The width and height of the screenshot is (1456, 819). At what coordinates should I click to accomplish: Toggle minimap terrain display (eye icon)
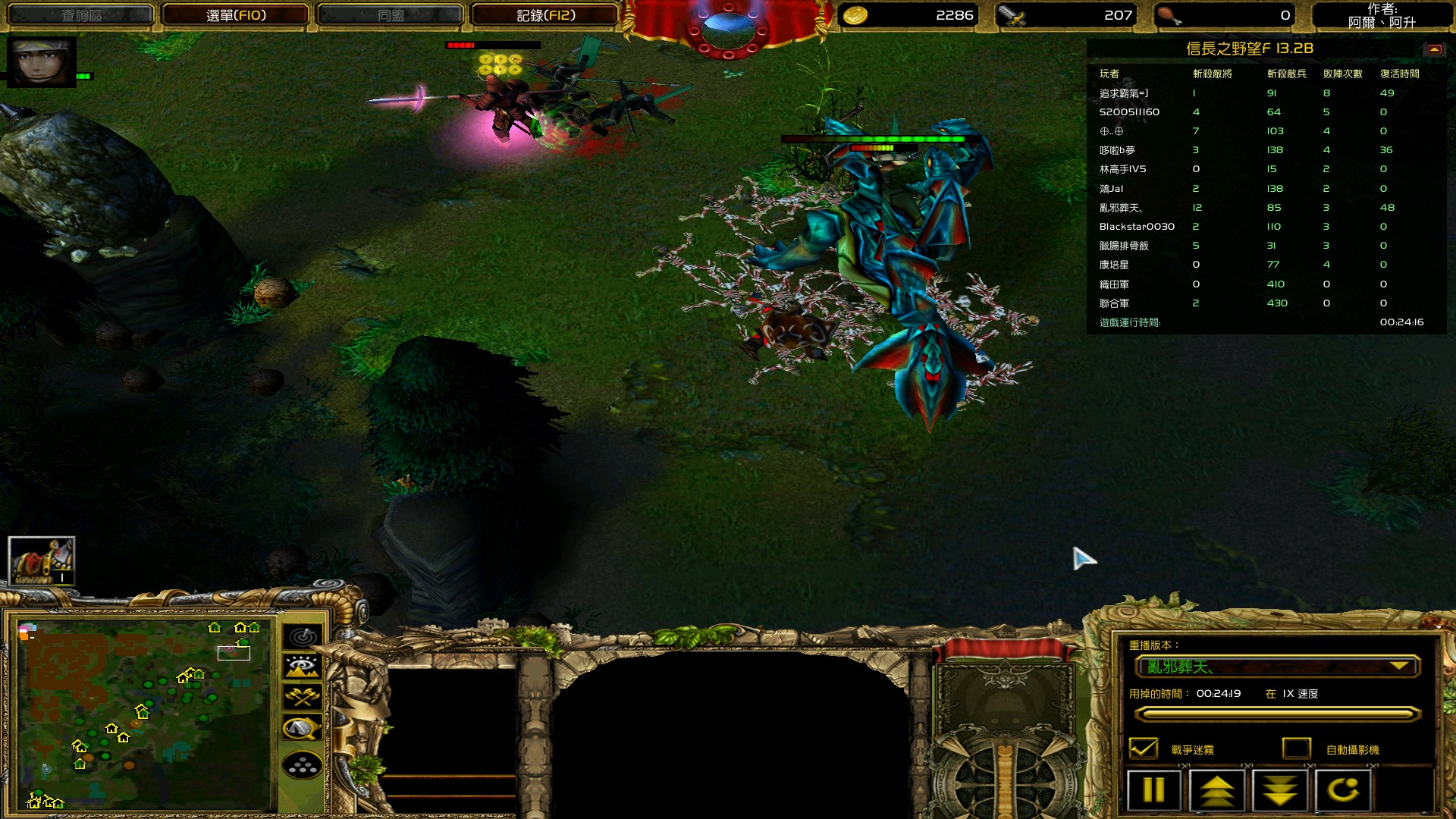click(303, 667)
